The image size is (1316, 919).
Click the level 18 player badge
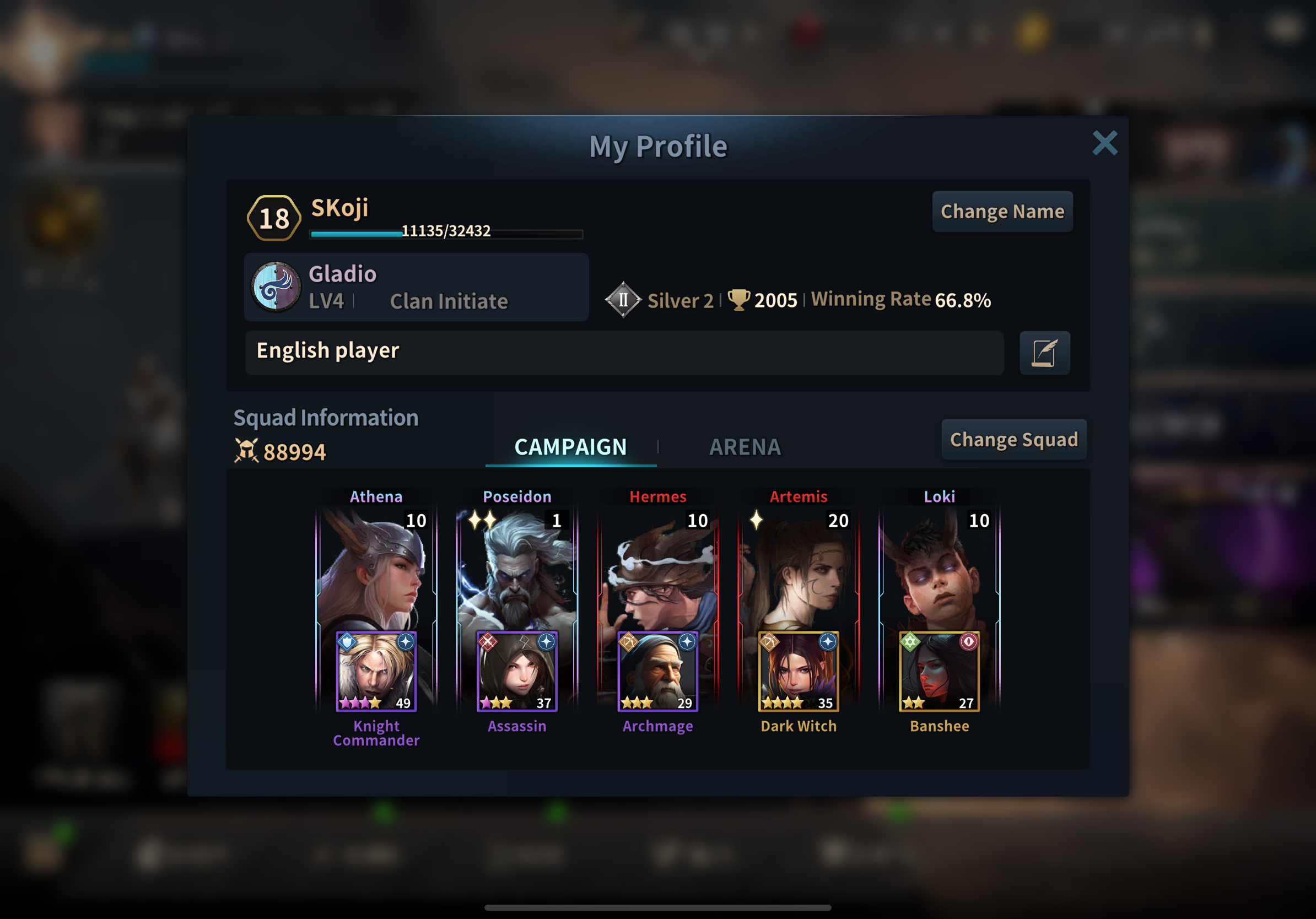point(274,218)
